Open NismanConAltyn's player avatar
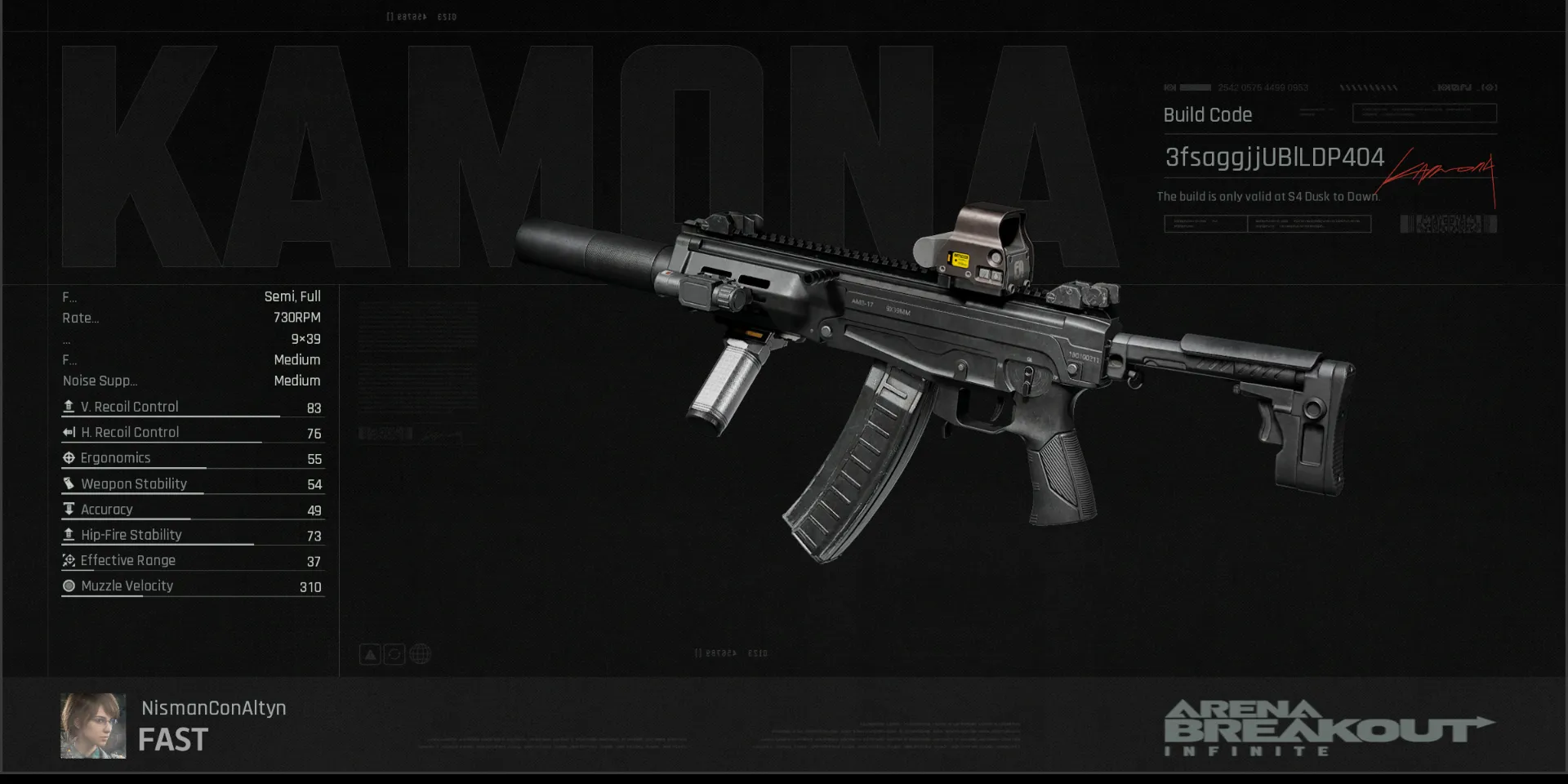 point(93,726)
